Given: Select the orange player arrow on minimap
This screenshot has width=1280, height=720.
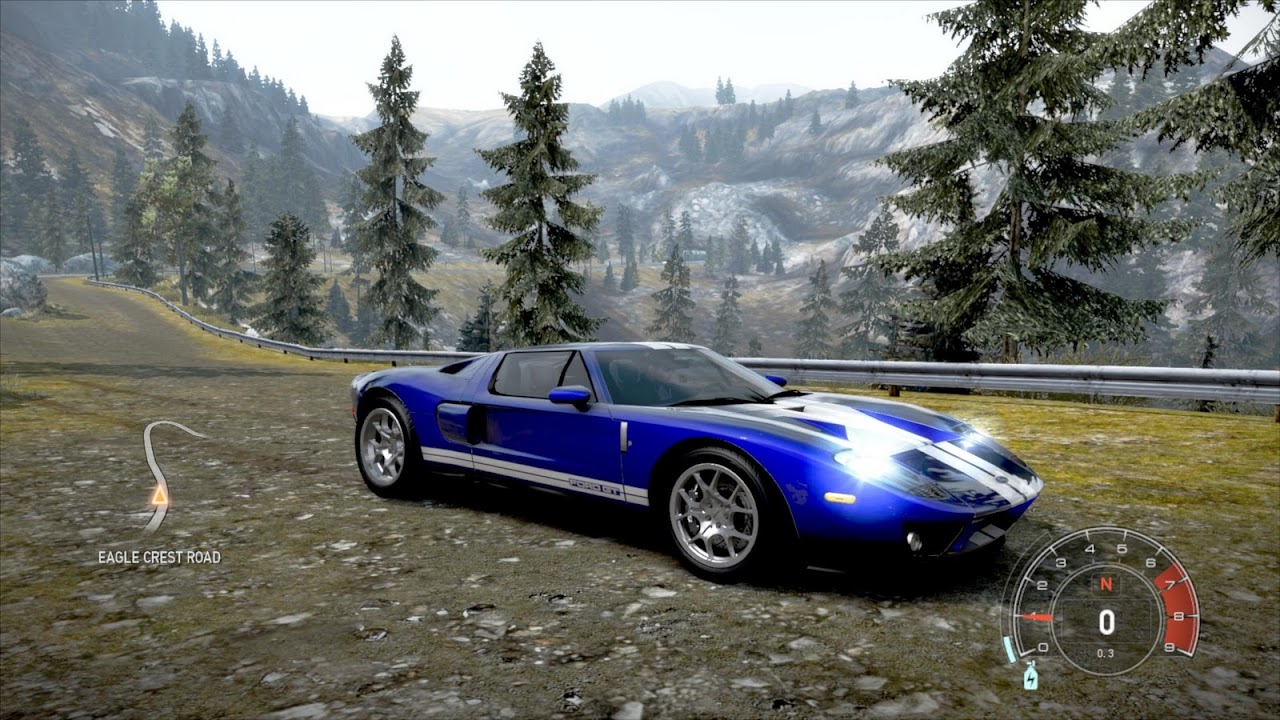Looking at the screenshot, I should coord(159,494).
